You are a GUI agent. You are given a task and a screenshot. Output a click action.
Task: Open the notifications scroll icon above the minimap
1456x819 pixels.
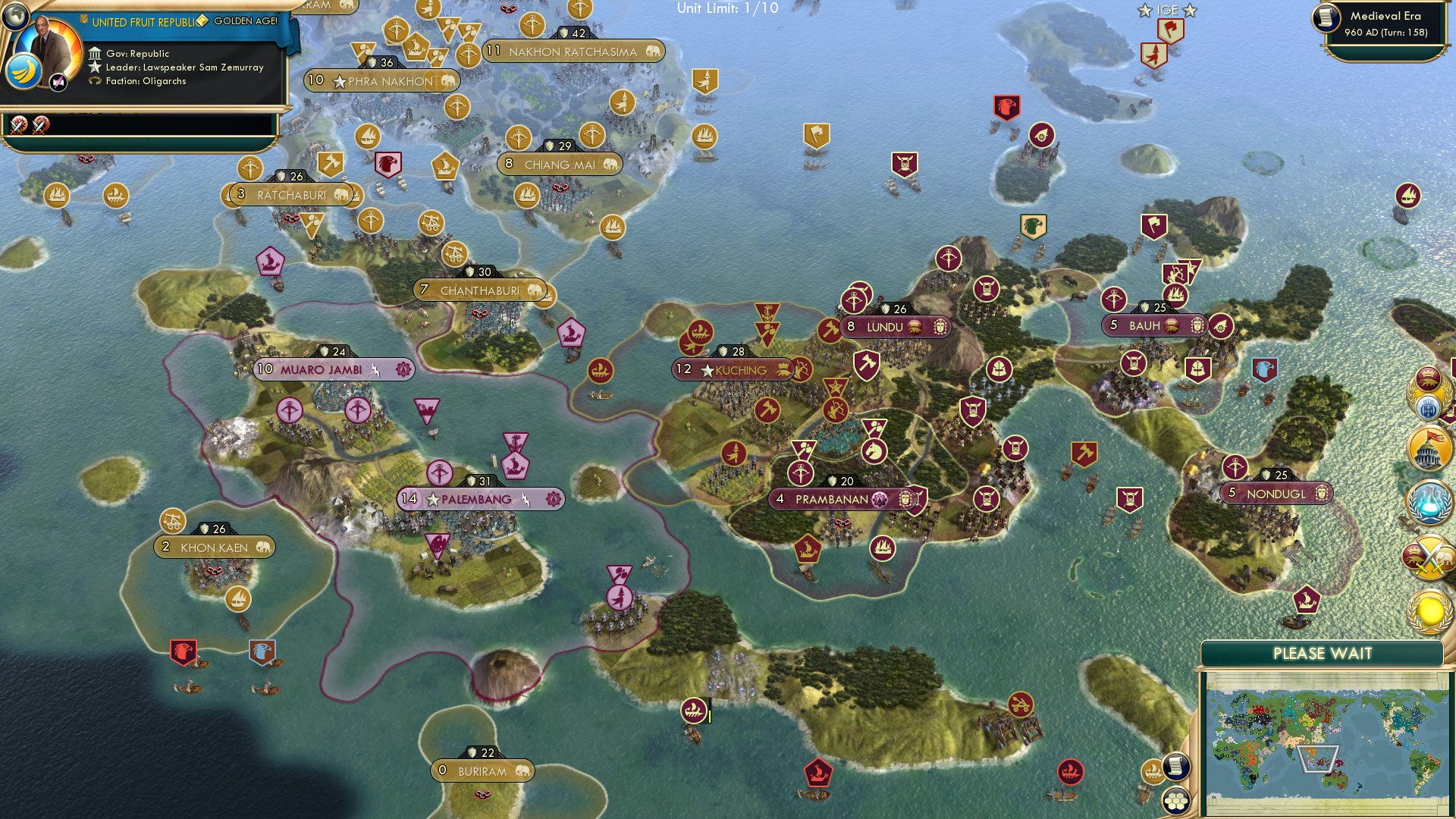[1176, 767]
